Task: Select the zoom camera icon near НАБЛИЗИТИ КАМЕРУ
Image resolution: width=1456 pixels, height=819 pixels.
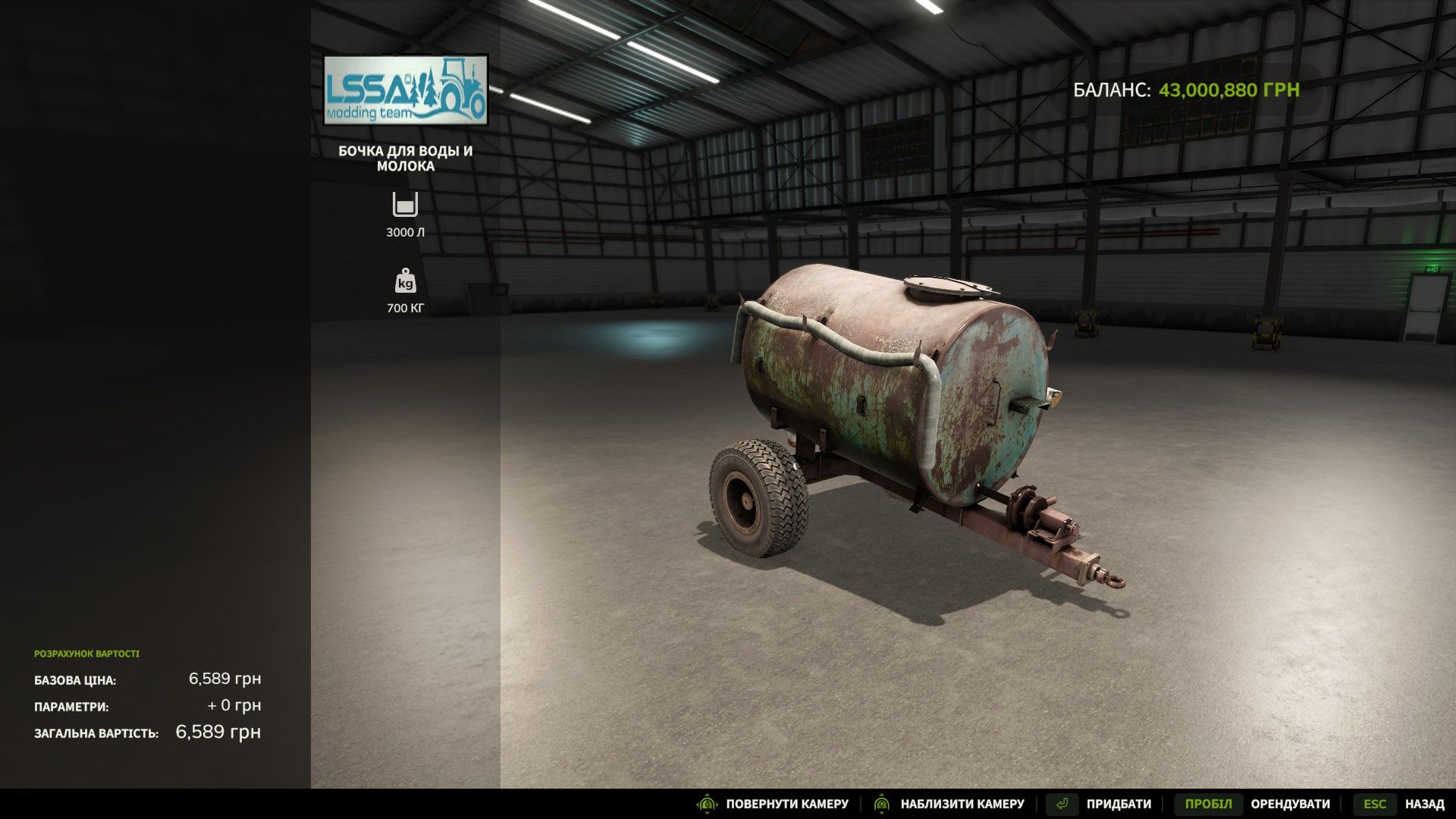Action: coord(880,803)
